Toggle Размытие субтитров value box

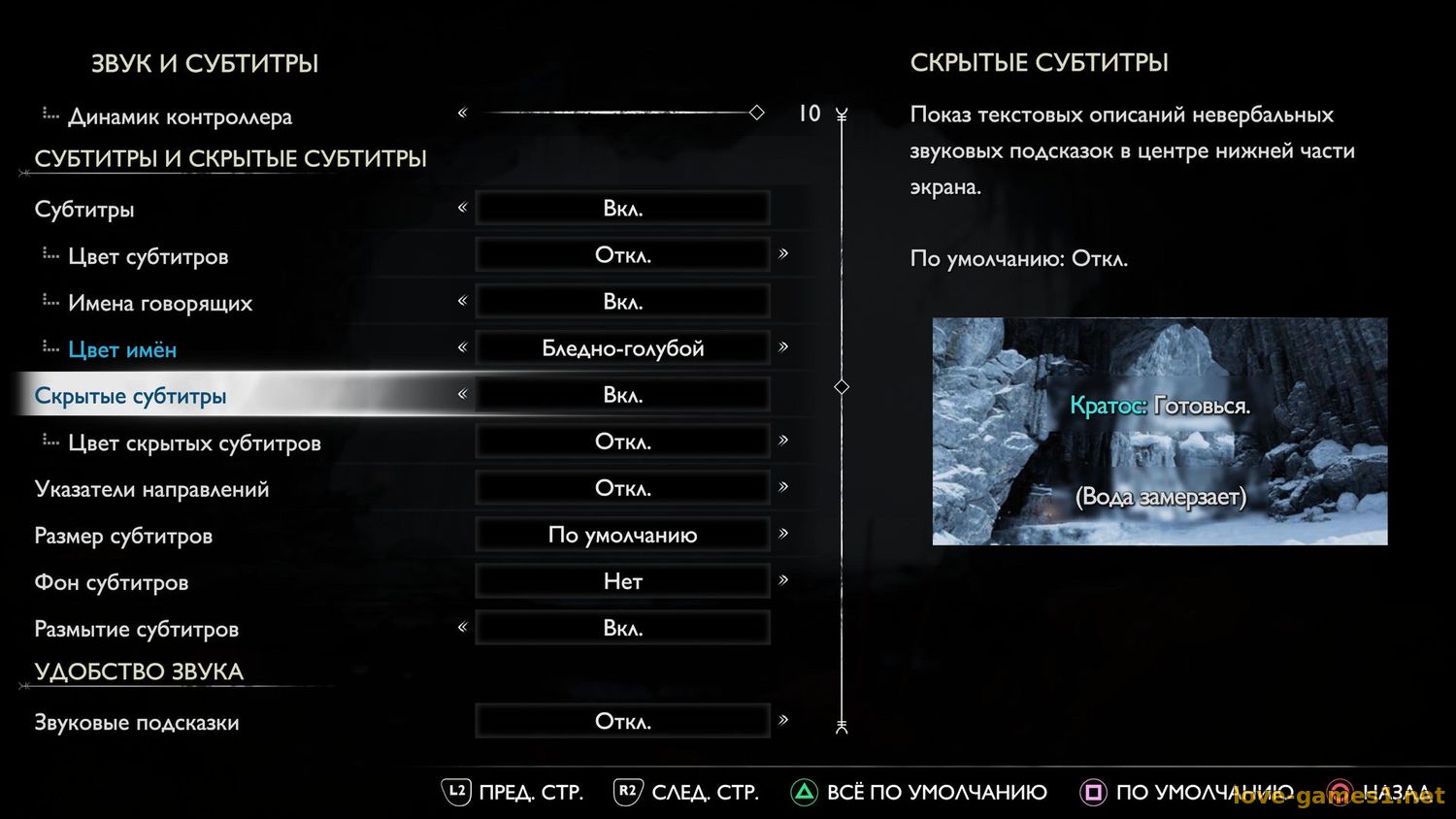pos(622,628)
